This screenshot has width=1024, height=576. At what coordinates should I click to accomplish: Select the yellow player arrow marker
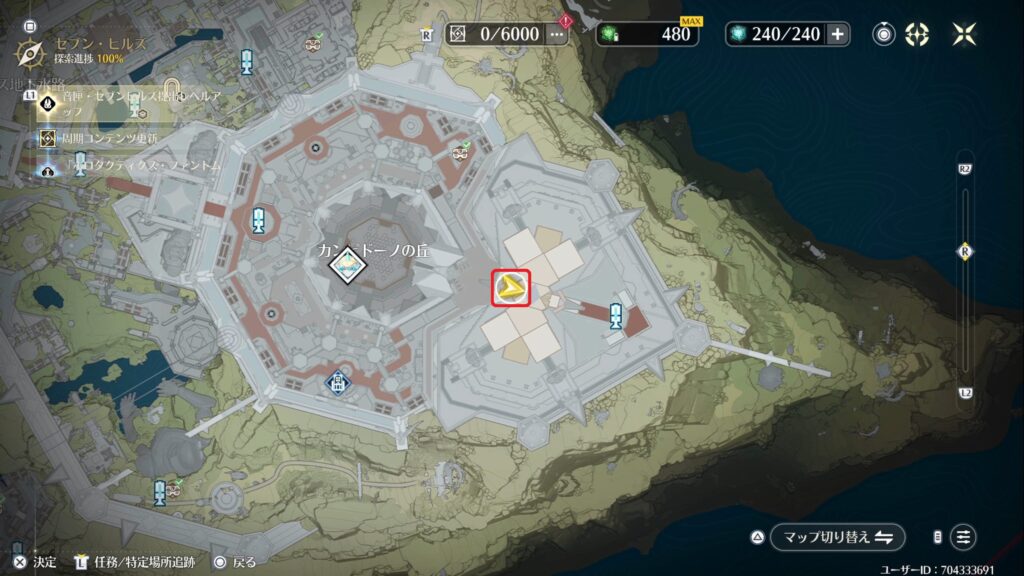511,289
